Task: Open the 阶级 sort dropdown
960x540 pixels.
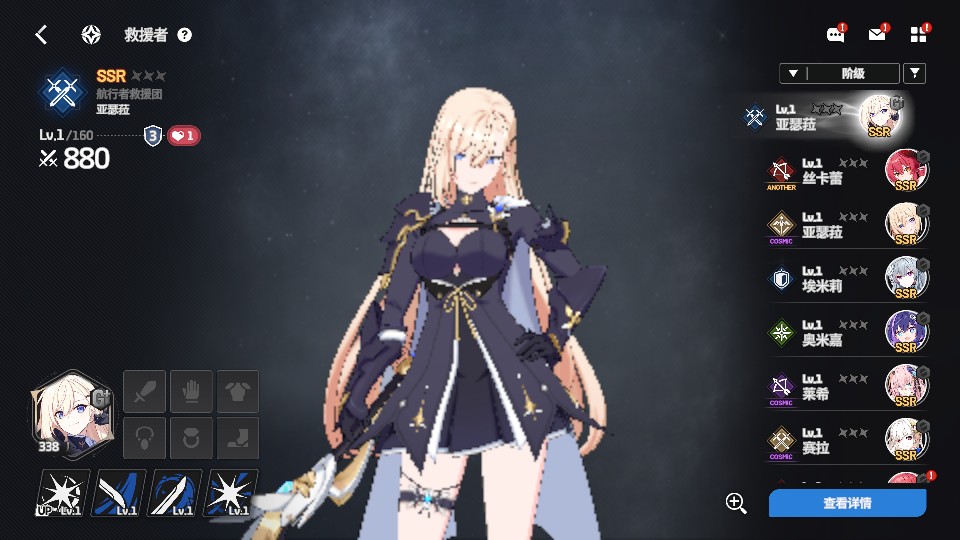Action: [x=839, y=73]
